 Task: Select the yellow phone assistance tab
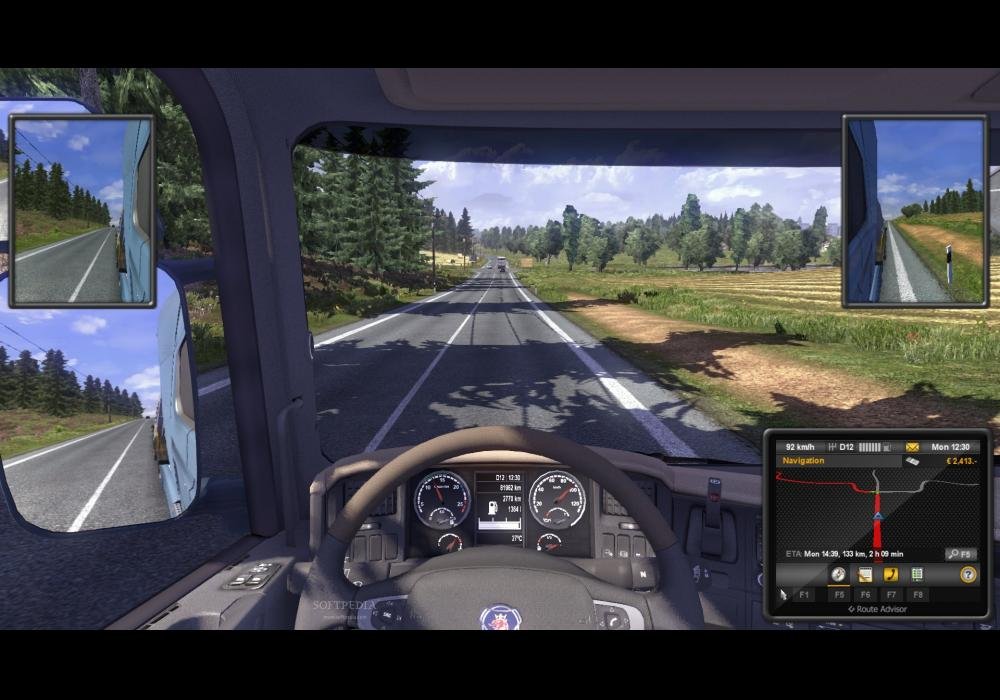(890, 574)
